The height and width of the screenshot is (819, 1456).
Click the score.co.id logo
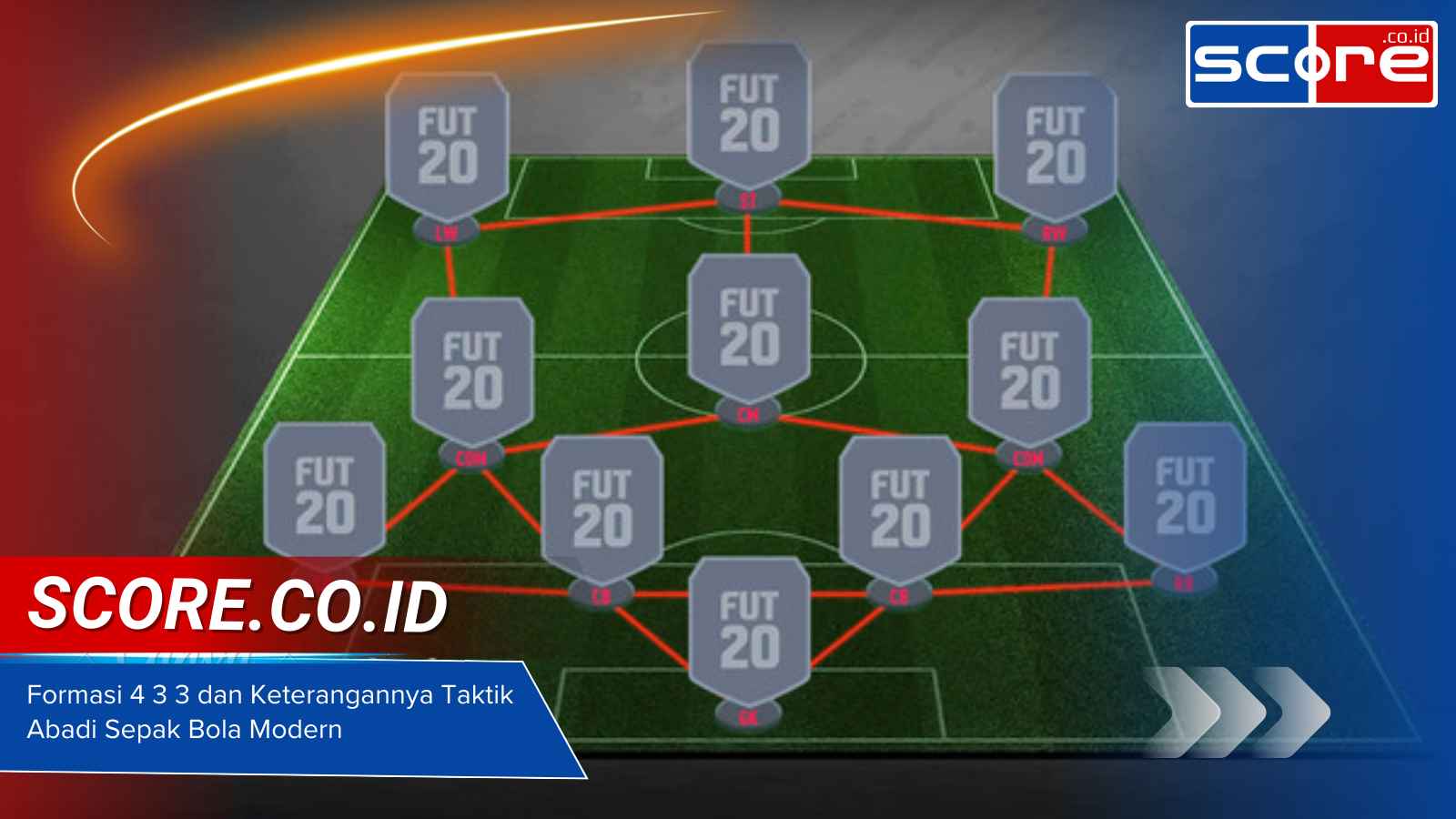pyautogui.click(x=1310, y=59)
